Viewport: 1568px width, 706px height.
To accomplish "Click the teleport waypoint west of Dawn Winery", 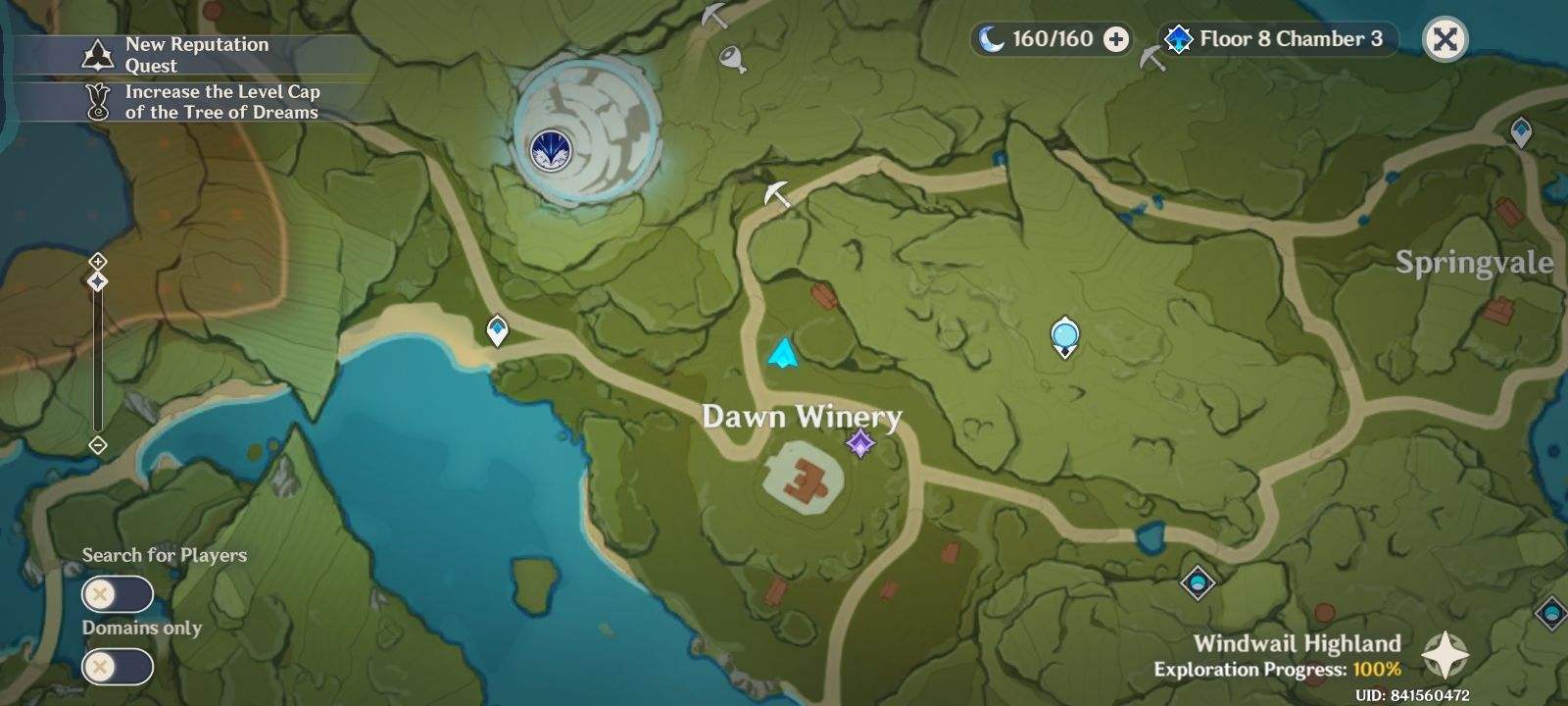I will [x=496, y=330].
